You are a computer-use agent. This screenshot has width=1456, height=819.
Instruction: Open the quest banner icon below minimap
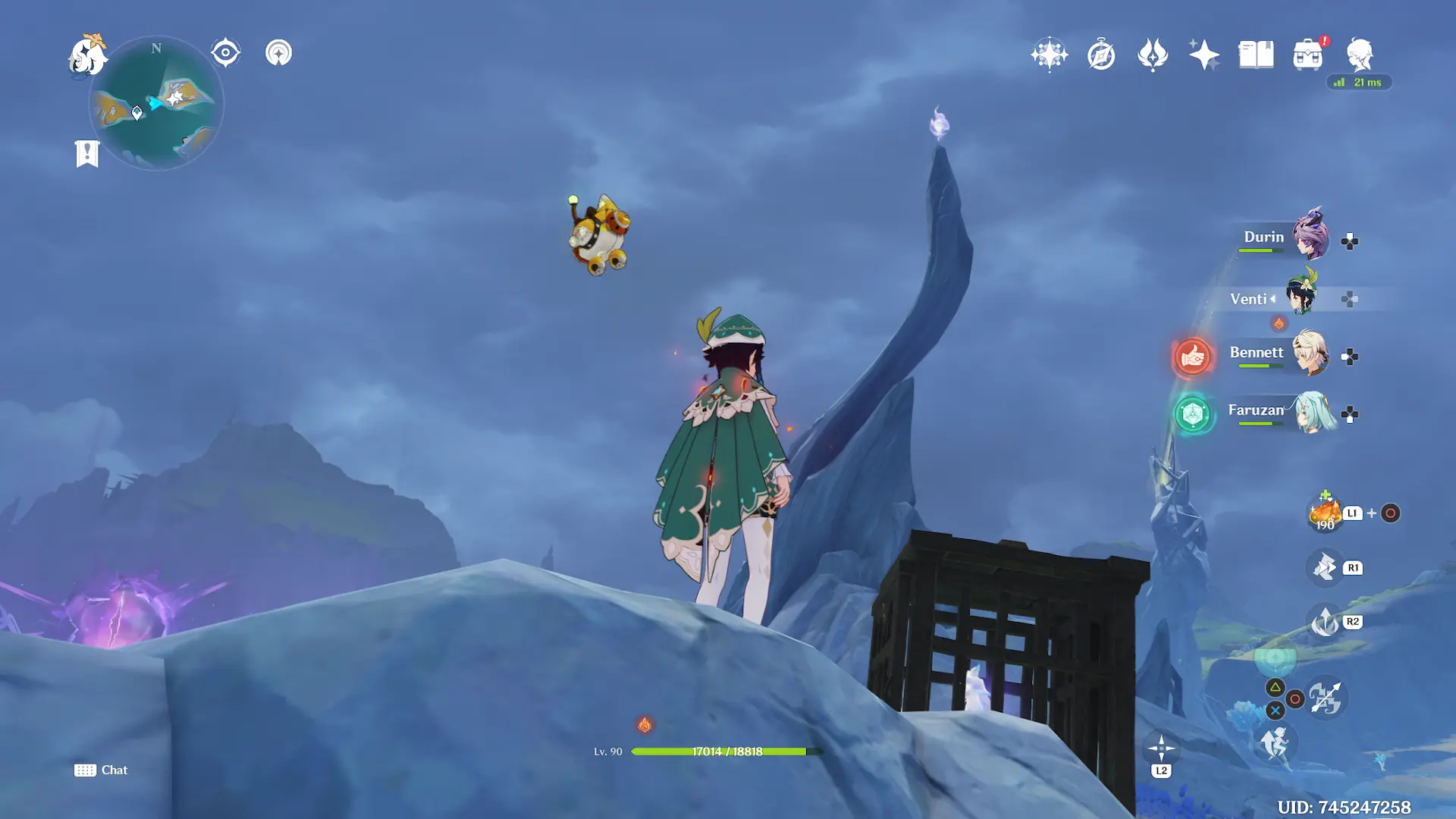click(x=87, y=154)
